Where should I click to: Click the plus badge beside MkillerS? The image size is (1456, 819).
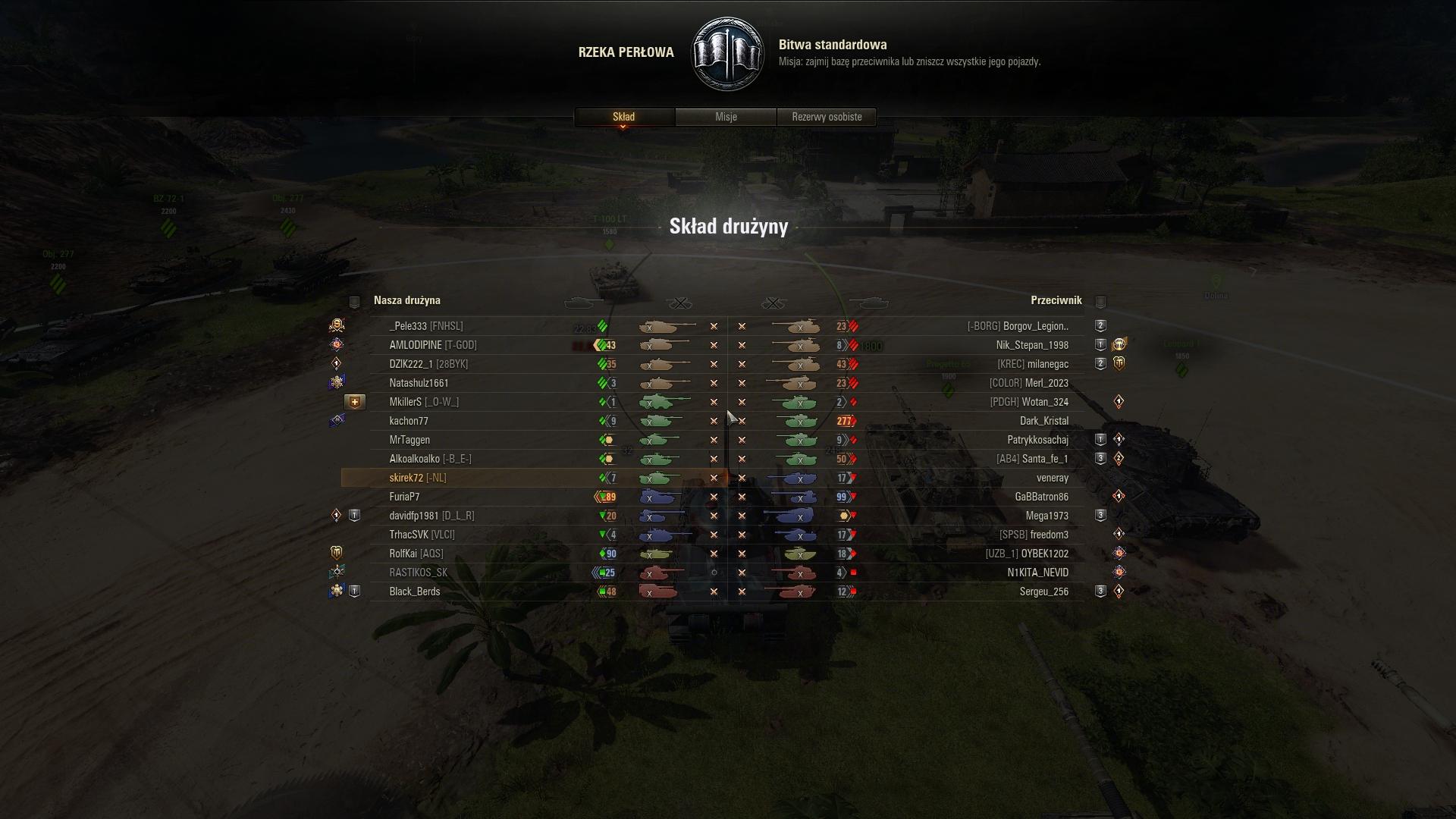[354, 402]
